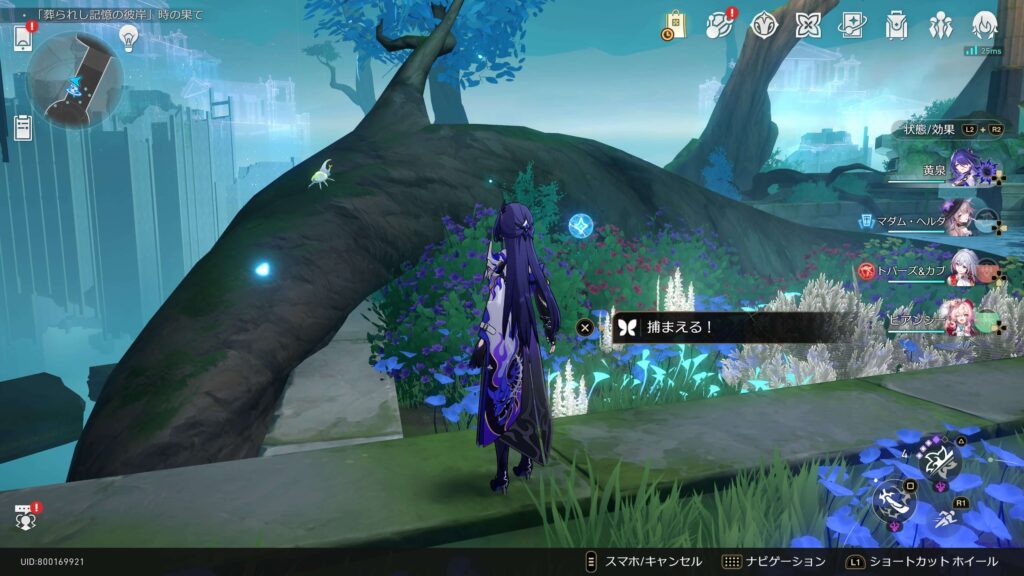Open the backpack inventory
The image size is (1024, 576).
click(897, 25)
